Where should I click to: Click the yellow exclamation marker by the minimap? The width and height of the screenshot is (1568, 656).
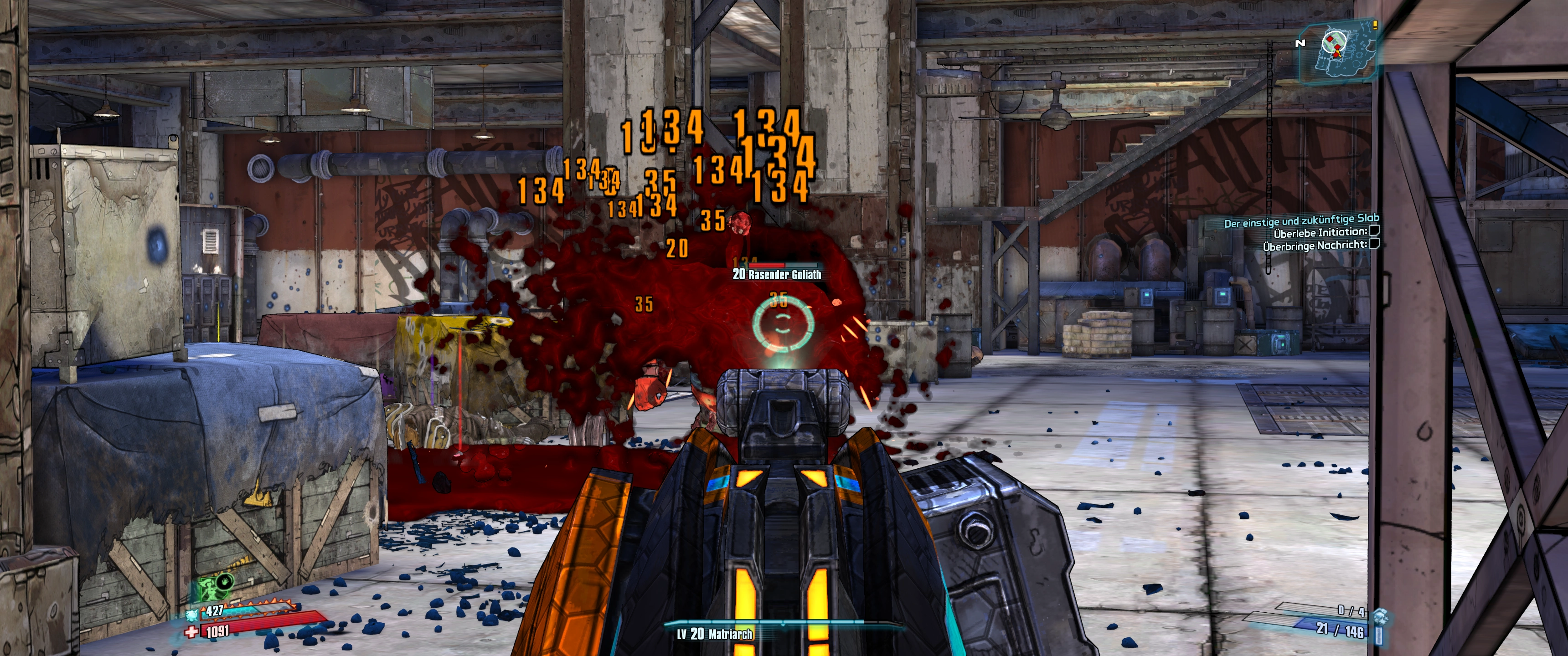(x=1375, y=26)
